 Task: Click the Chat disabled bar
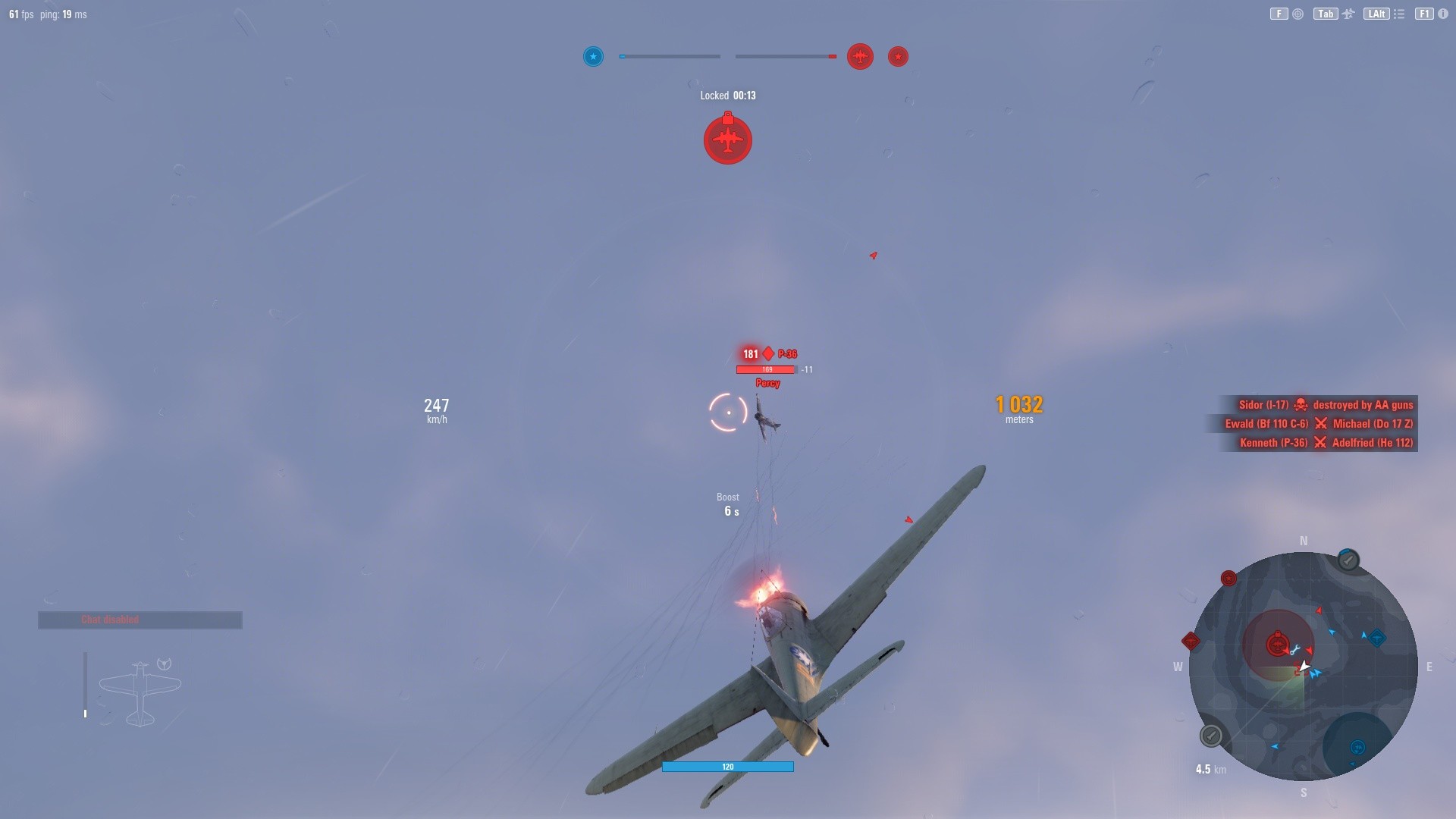(x=139, y=620)
